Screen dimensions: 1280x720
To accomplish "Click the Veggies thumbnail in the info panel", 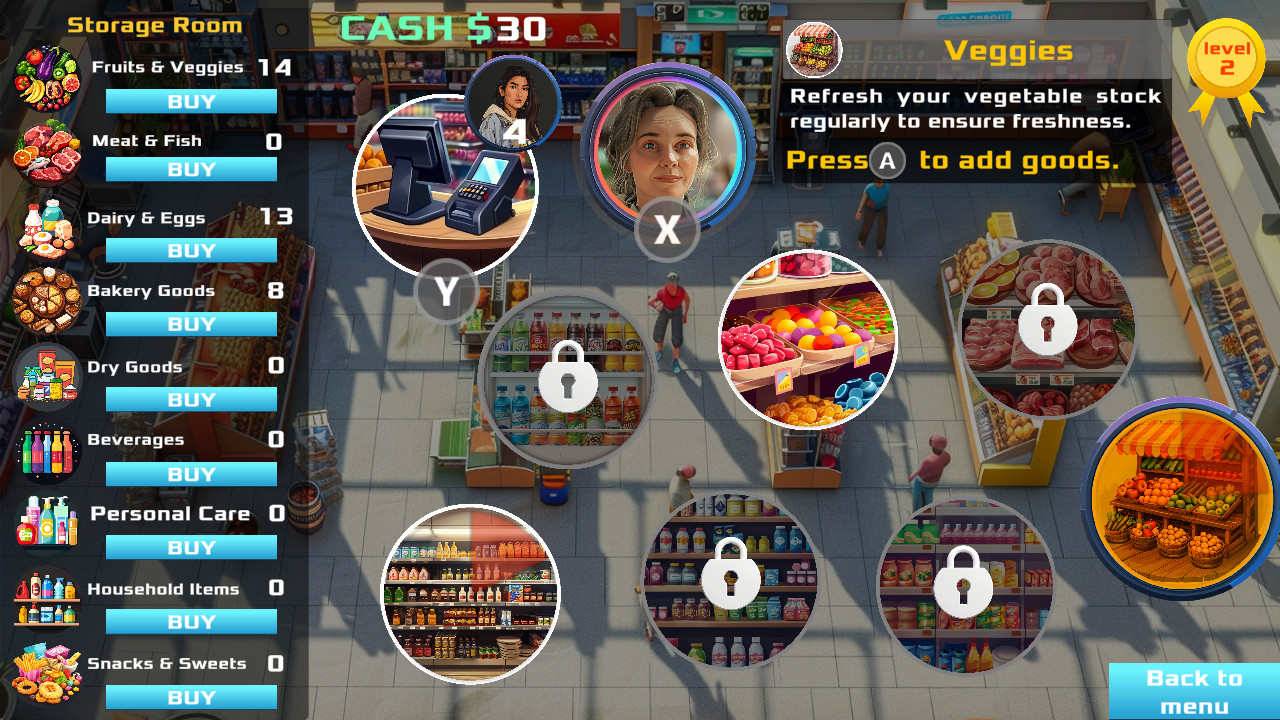I will click(x=812, y=48).
